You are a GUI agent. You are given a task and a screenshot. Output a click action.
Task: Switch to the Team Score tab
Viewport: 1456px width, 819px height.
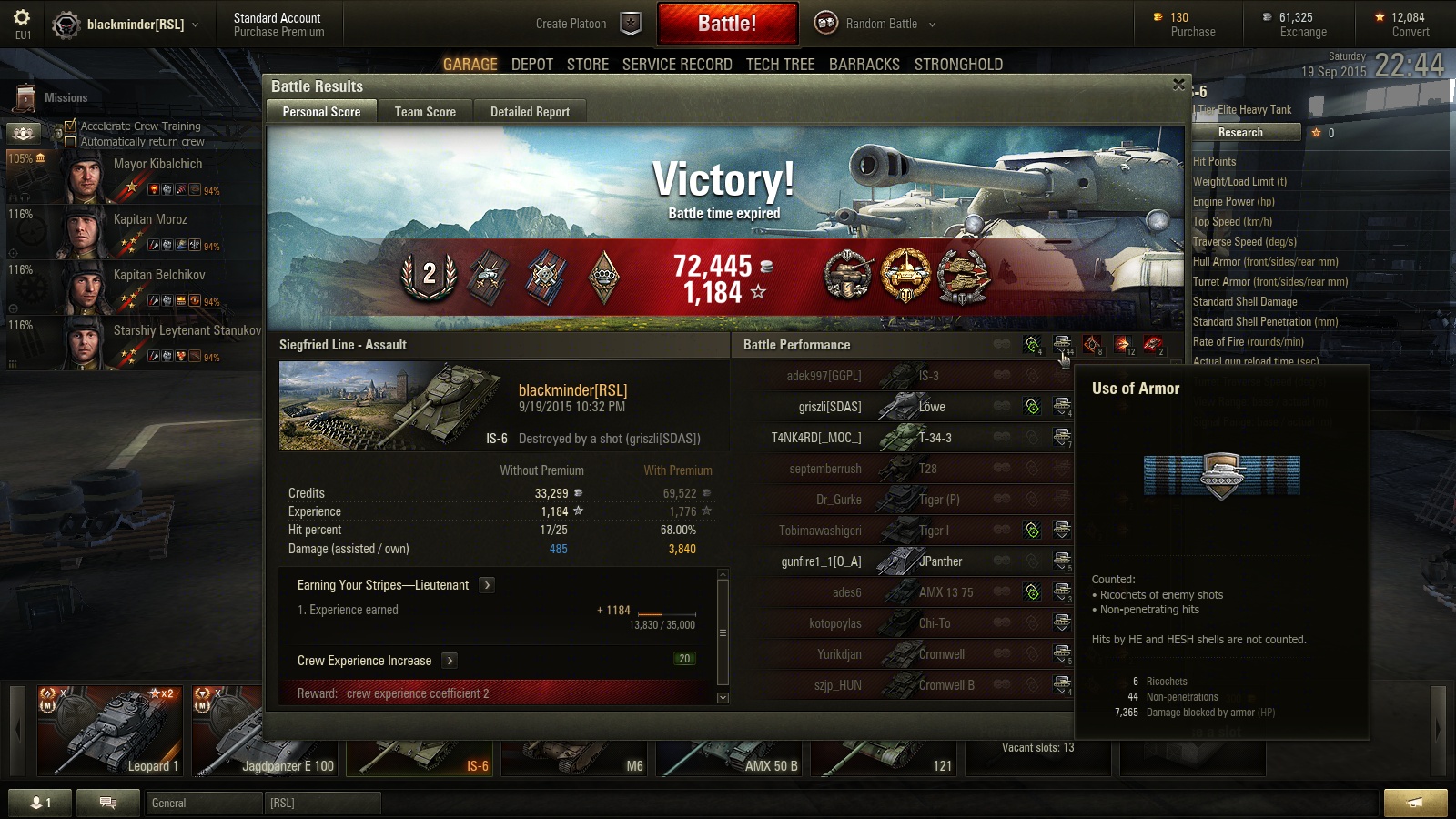(425, 112)
